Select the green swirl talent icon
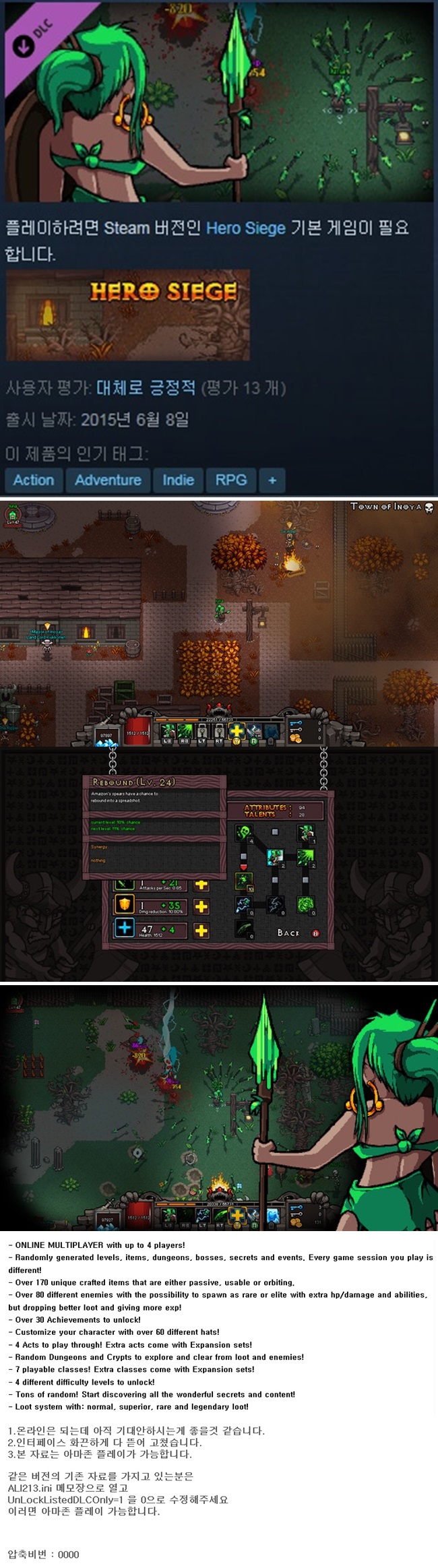Image resolution: width=438 pixels, height=1568 pixels. [305, 904]
